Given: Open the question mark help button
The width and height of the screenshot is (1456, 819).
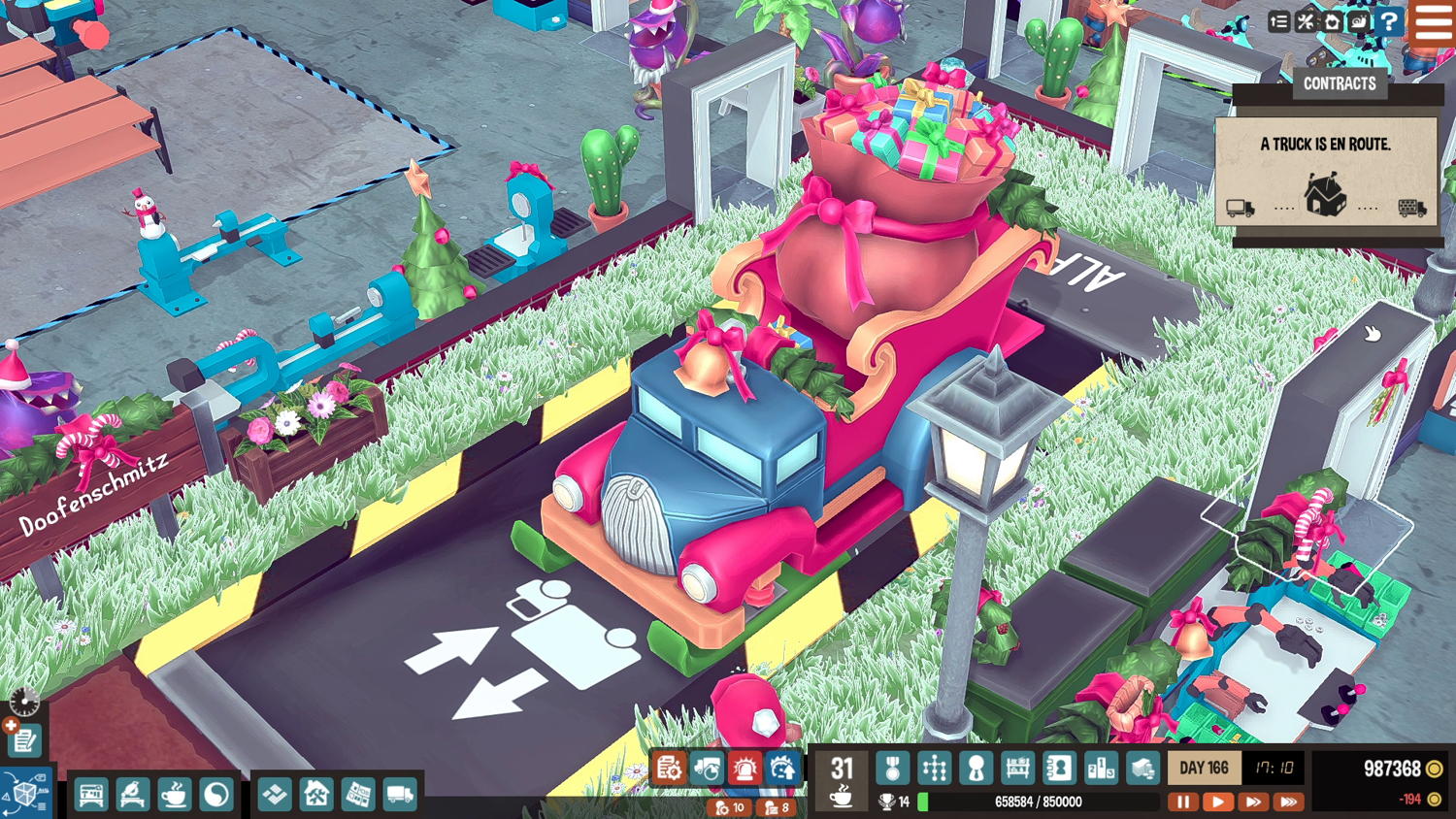Looking at the screenshot, I should (1390, 21).
